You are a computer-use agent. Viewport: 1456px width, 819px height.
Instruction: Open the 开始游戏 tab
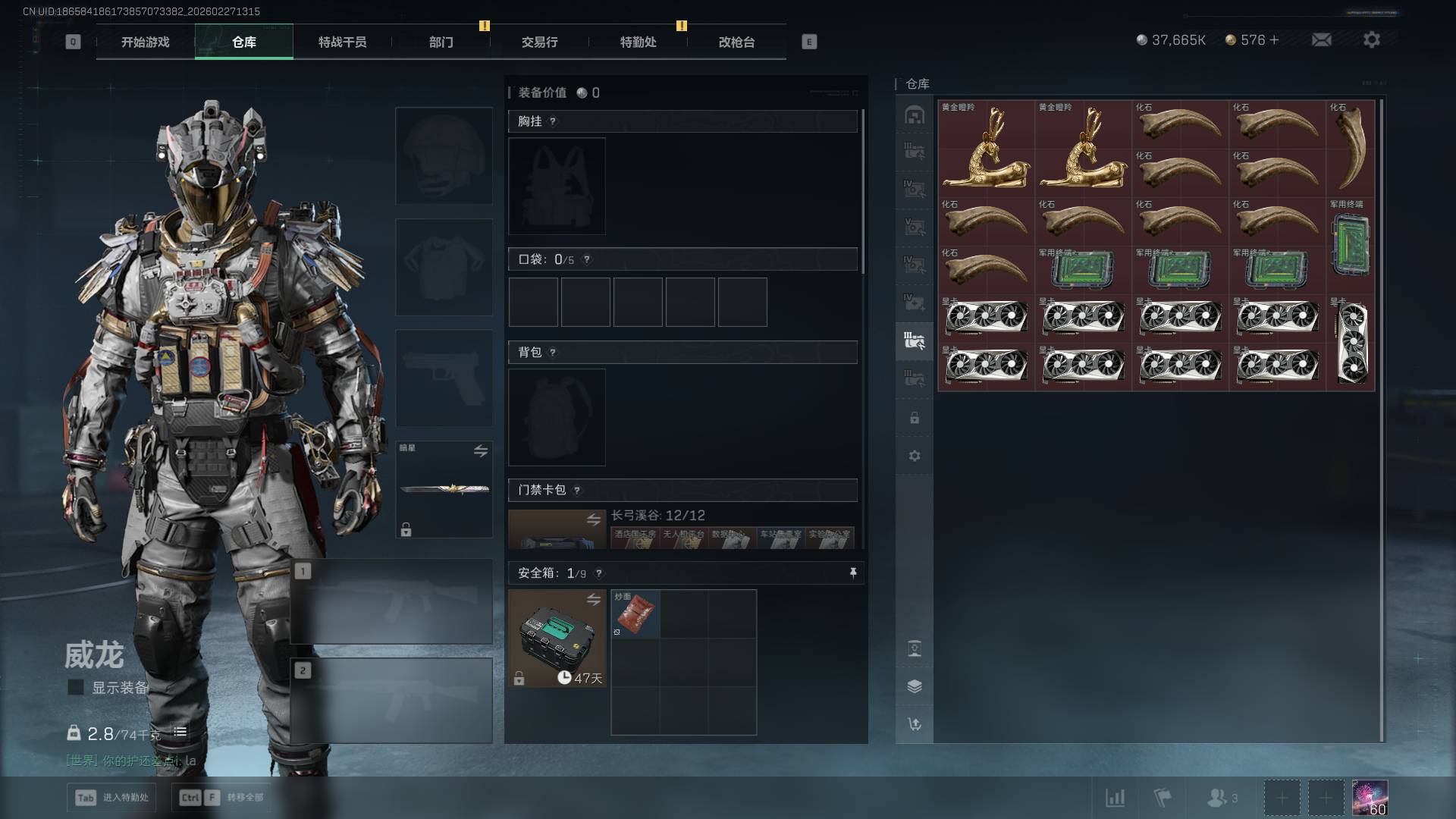[x=145, y=42]
